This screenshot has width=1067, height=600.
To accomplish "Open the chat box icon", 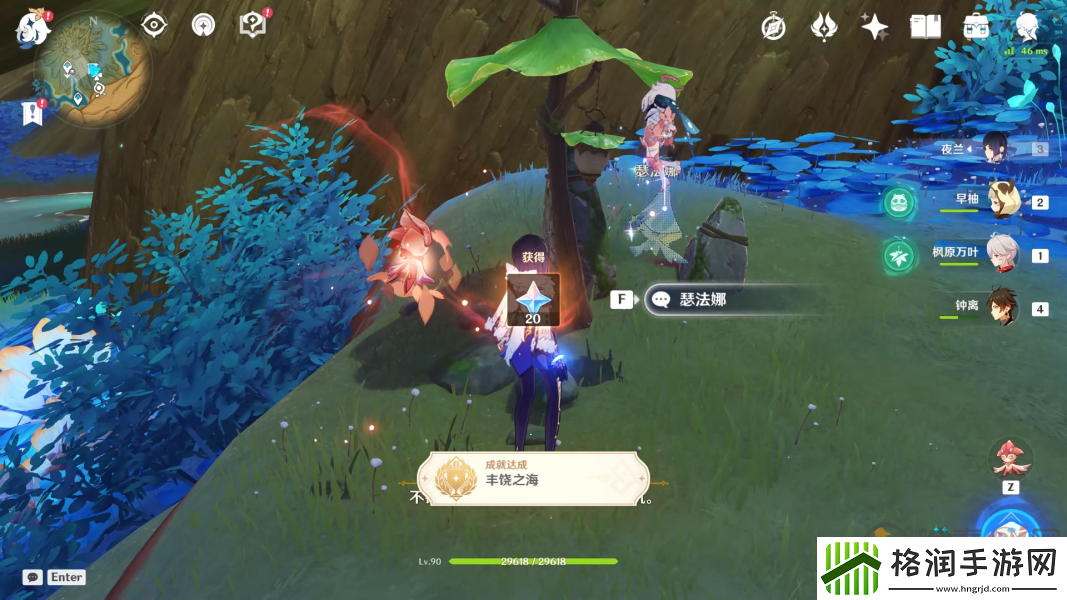I will coord(33,577).
